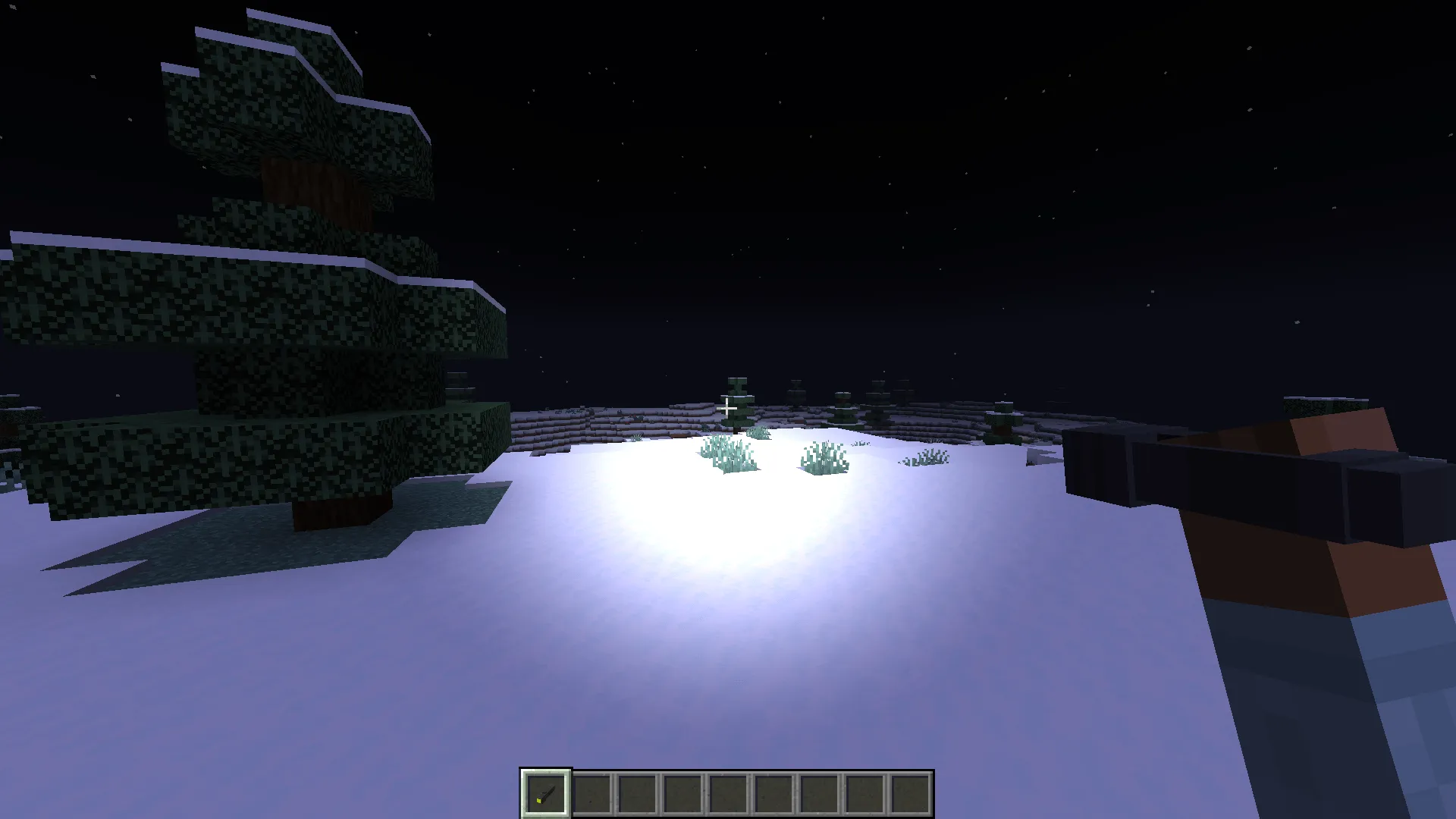
Task: Click the sixth hotbar slot
Action: tap(775, 793)
